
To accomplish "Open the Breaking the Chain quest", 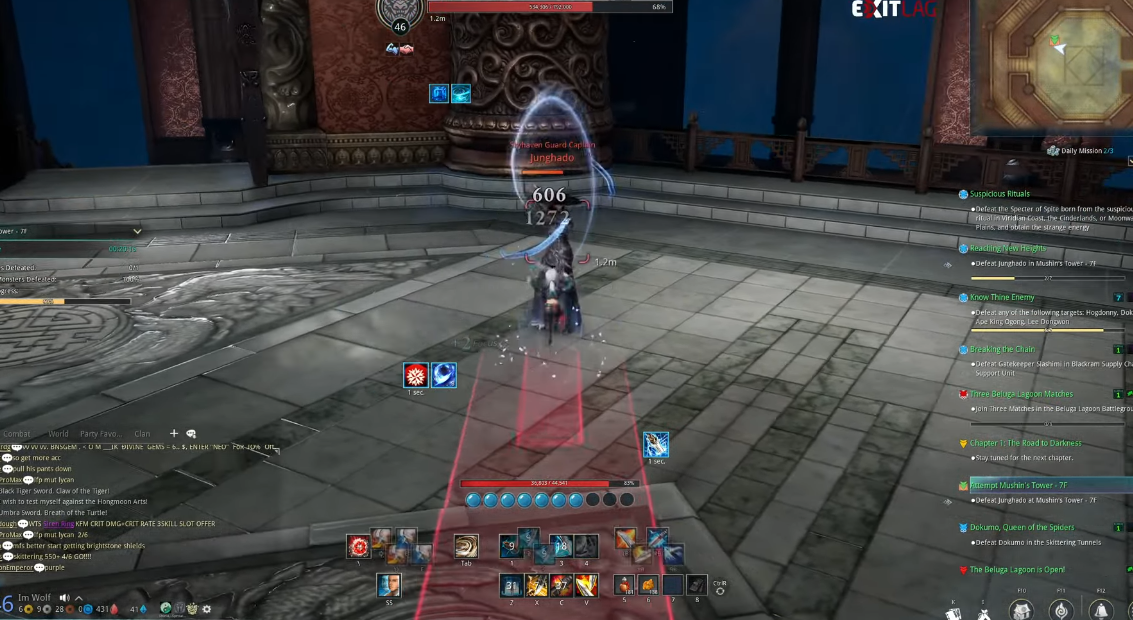I will tap(1002, 350).
